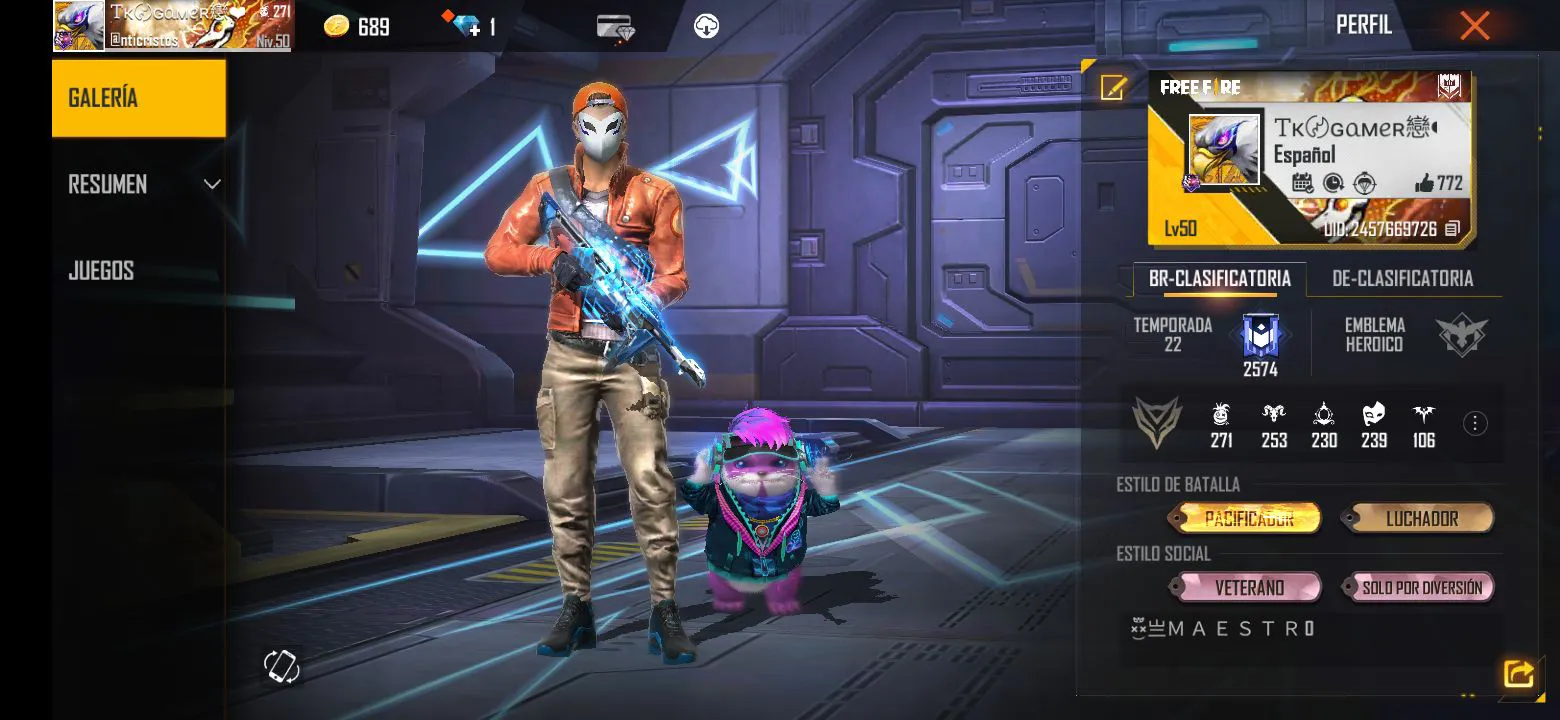This screenshot has width=1560, height=720.
Task: Switch to the BR-Clasificatoria tab
Action: (x=1219, y=279)
